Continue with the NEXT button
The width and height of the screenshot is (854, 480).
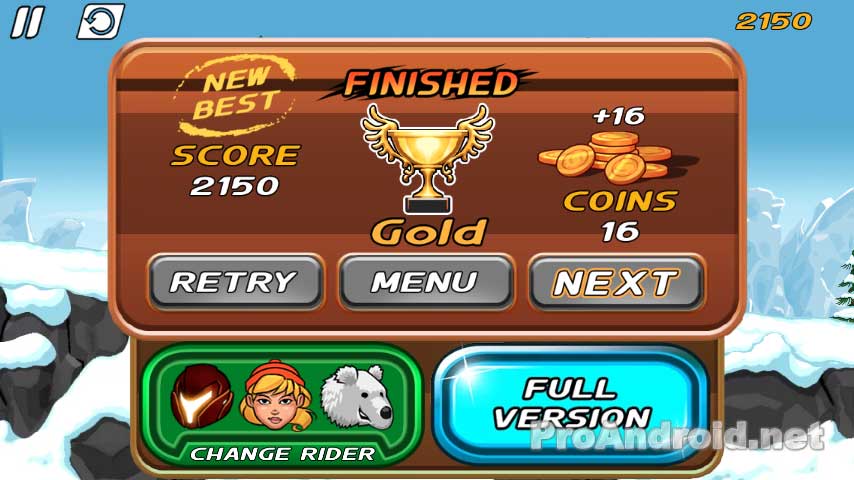616,282
